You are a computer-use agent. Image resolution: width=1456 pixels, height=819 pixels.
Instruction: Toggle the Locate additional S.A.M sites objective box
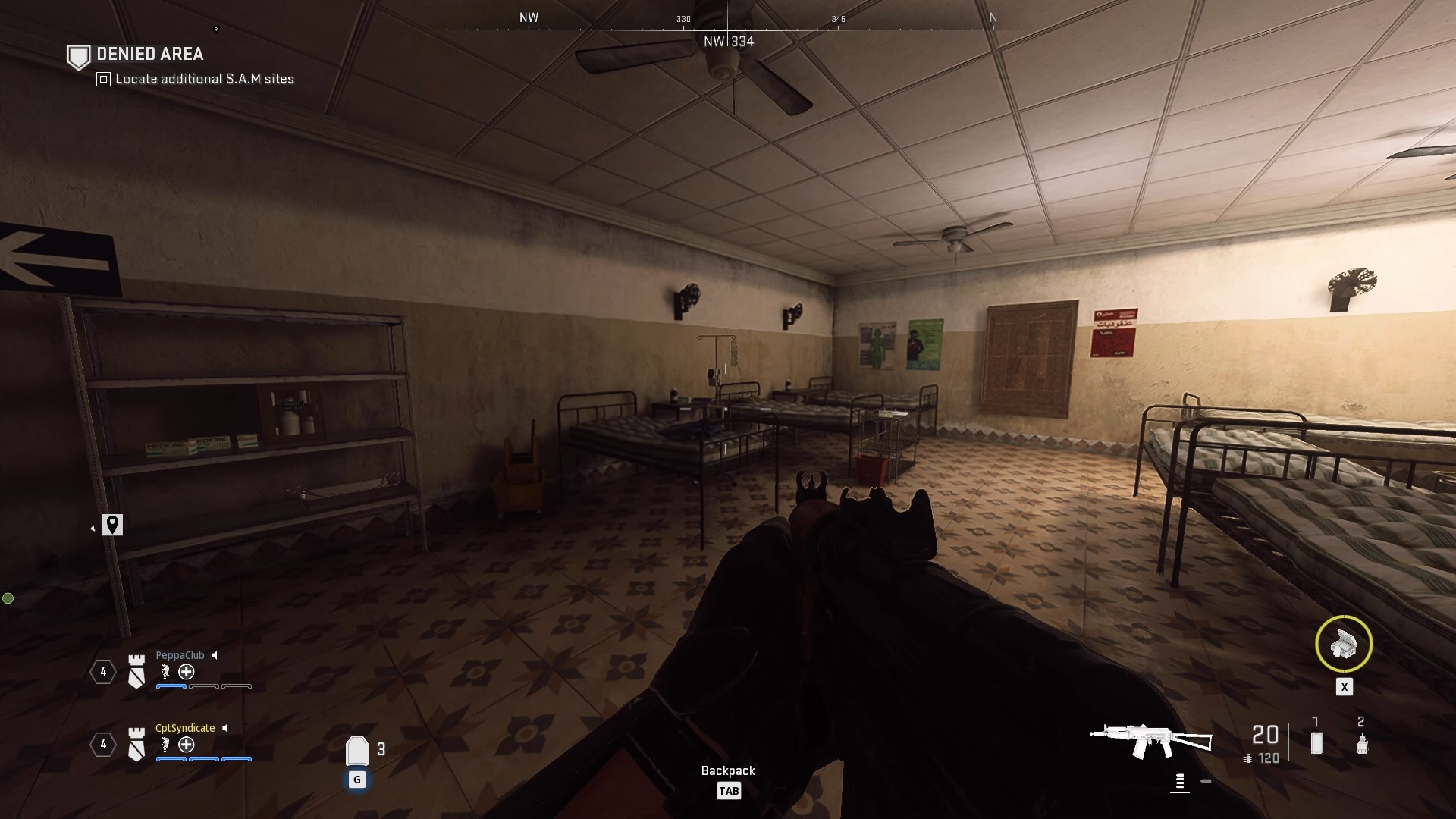pos(102,79)
